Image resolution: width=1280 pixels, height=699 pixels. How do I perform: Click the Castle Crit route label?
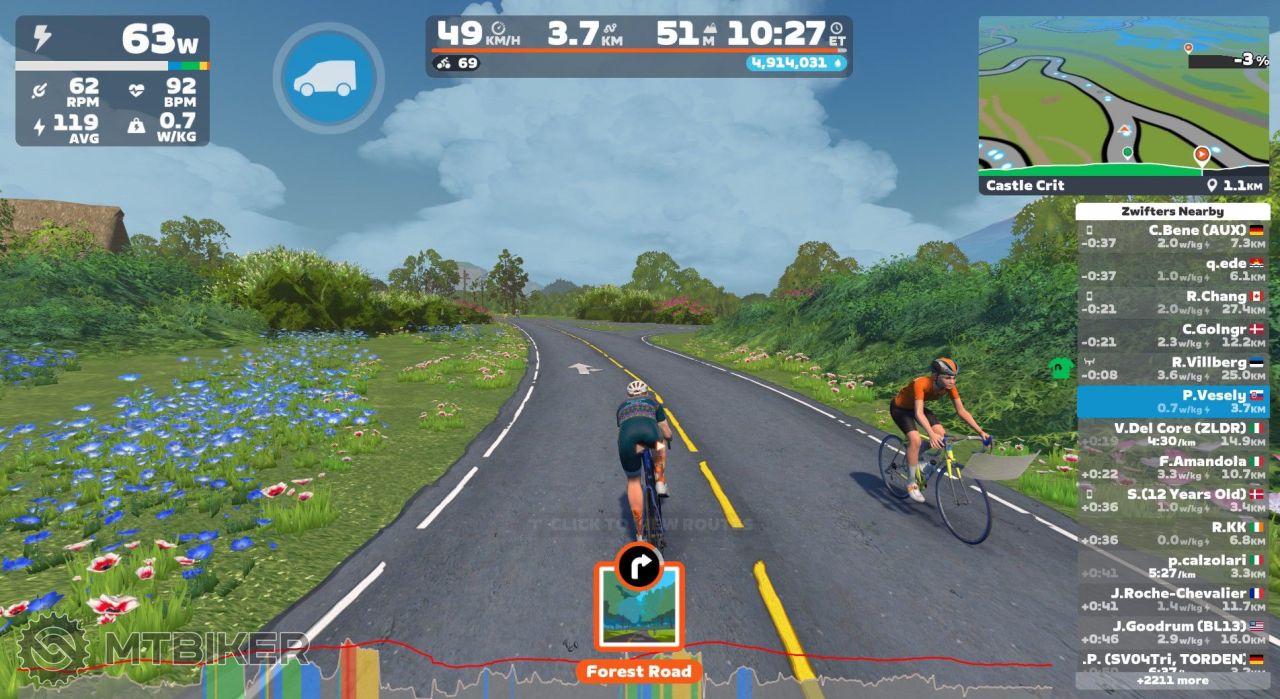[x=1026, y=185]
